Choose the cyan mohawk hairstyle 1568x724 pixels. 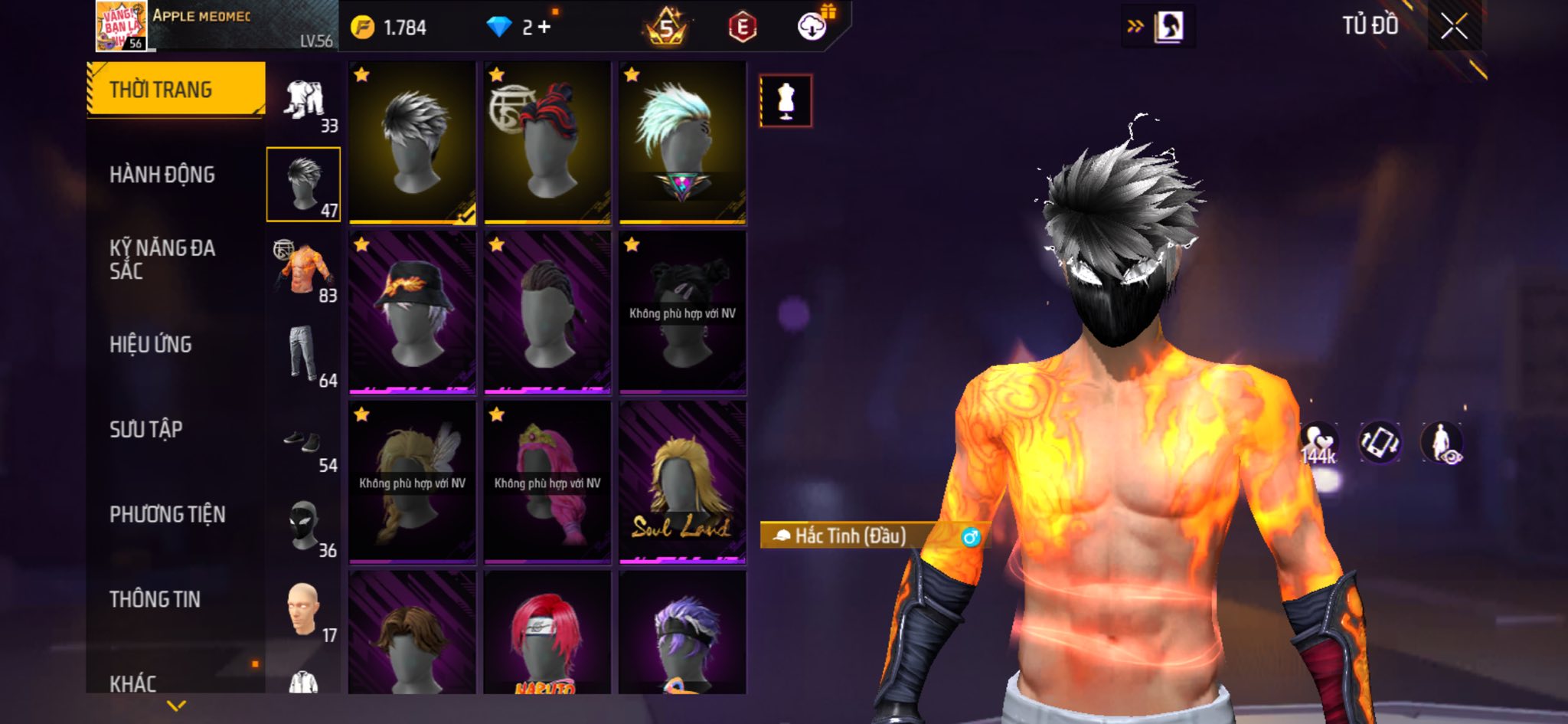coord(682,143)
